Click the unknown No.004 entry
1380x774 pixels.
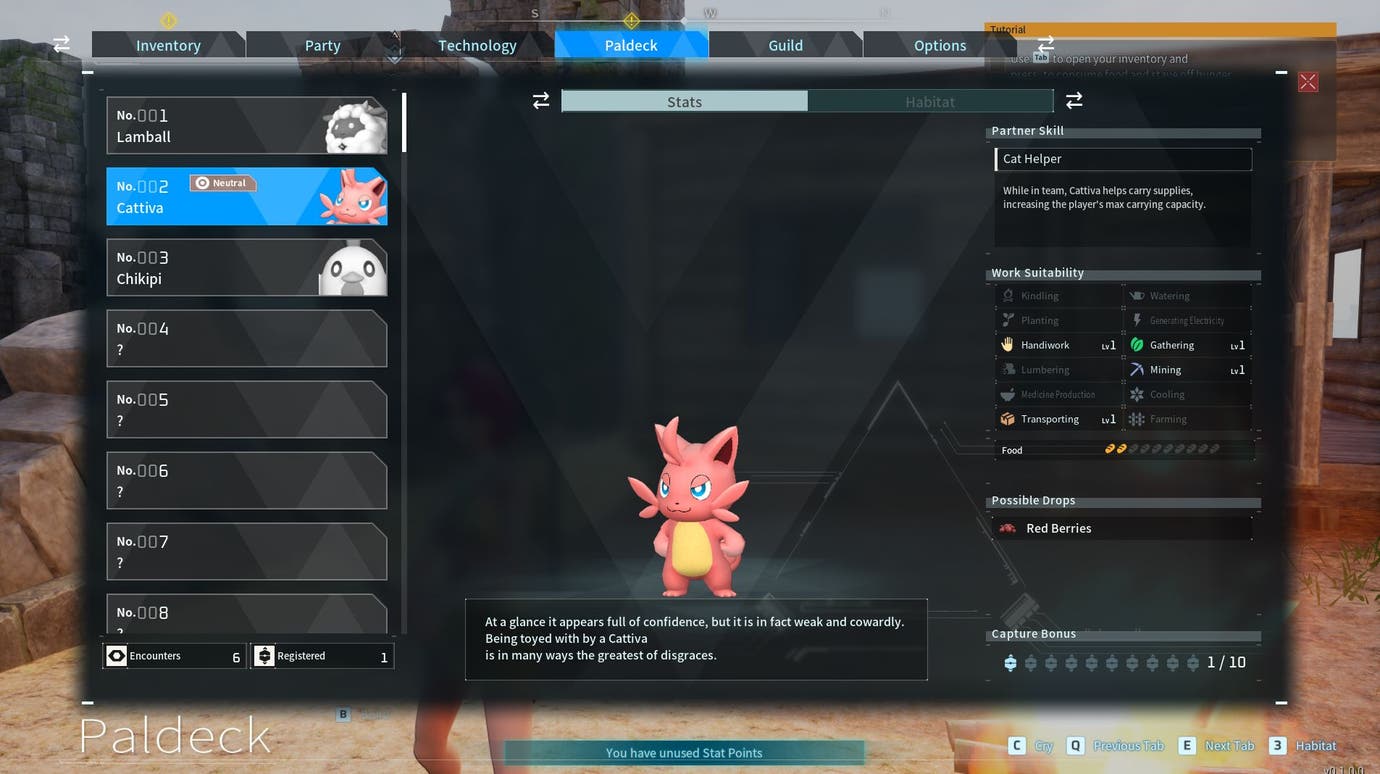[x=246, y=339]
